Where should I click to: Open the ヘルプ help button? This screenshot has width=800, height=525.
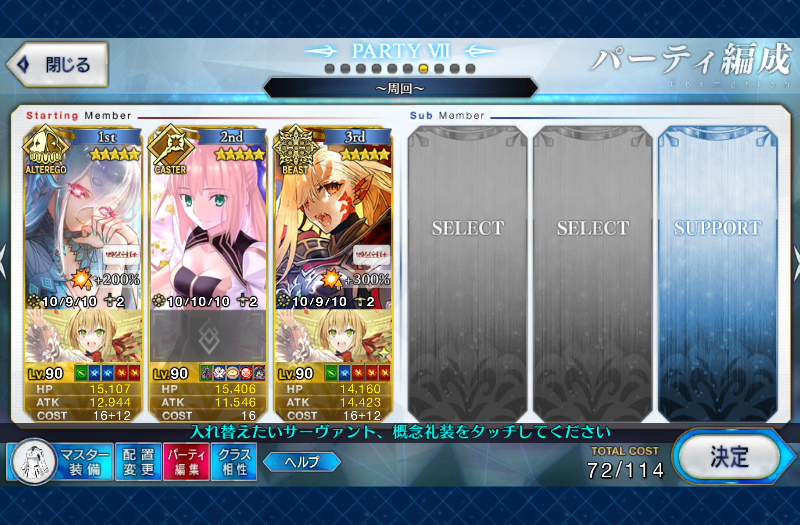tap(301, 461)
